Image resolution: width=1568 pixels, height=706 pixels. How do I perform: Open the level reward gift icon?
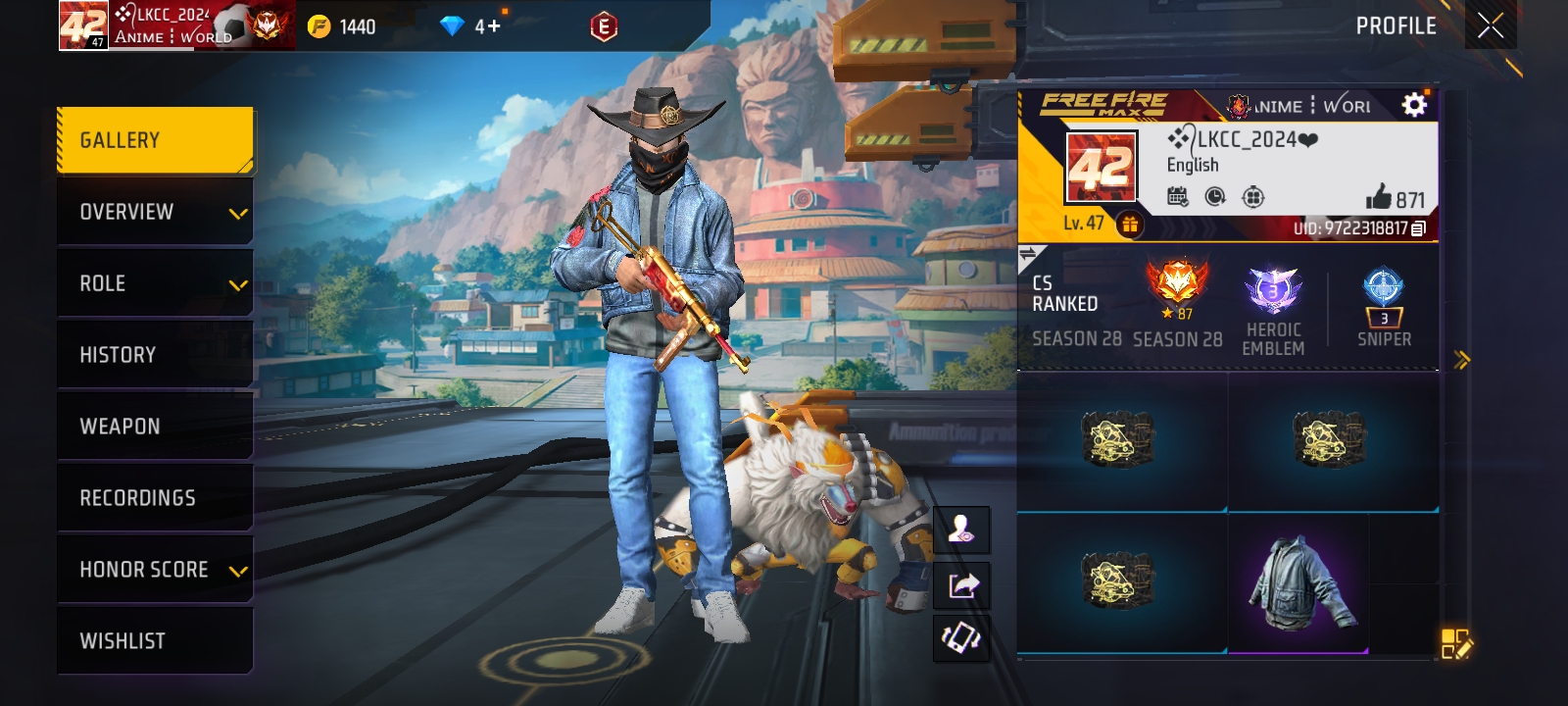tap(1132, 224)
